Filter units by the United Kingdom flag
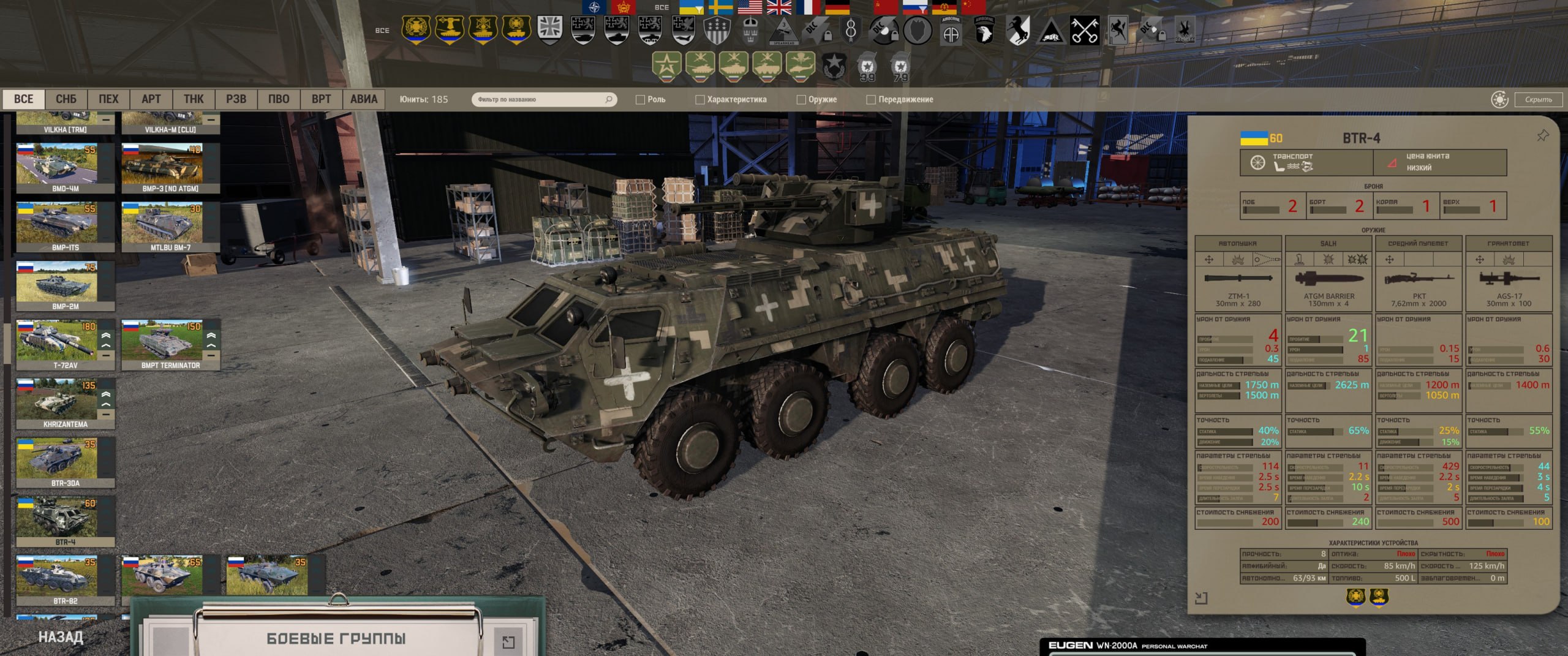This screenshot has width=1568, height=656. coord(779,7)
